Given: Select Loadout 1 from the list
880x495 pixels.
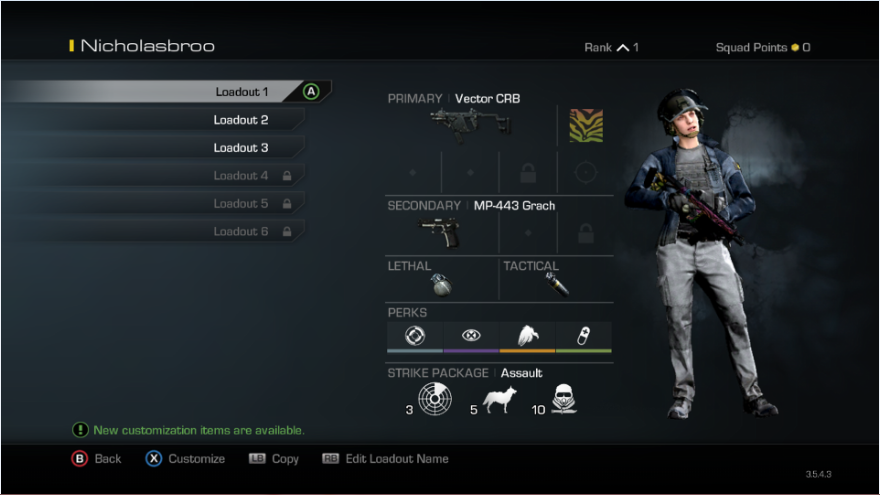Looking at the screenshot, I should click(x=241, y=92).
